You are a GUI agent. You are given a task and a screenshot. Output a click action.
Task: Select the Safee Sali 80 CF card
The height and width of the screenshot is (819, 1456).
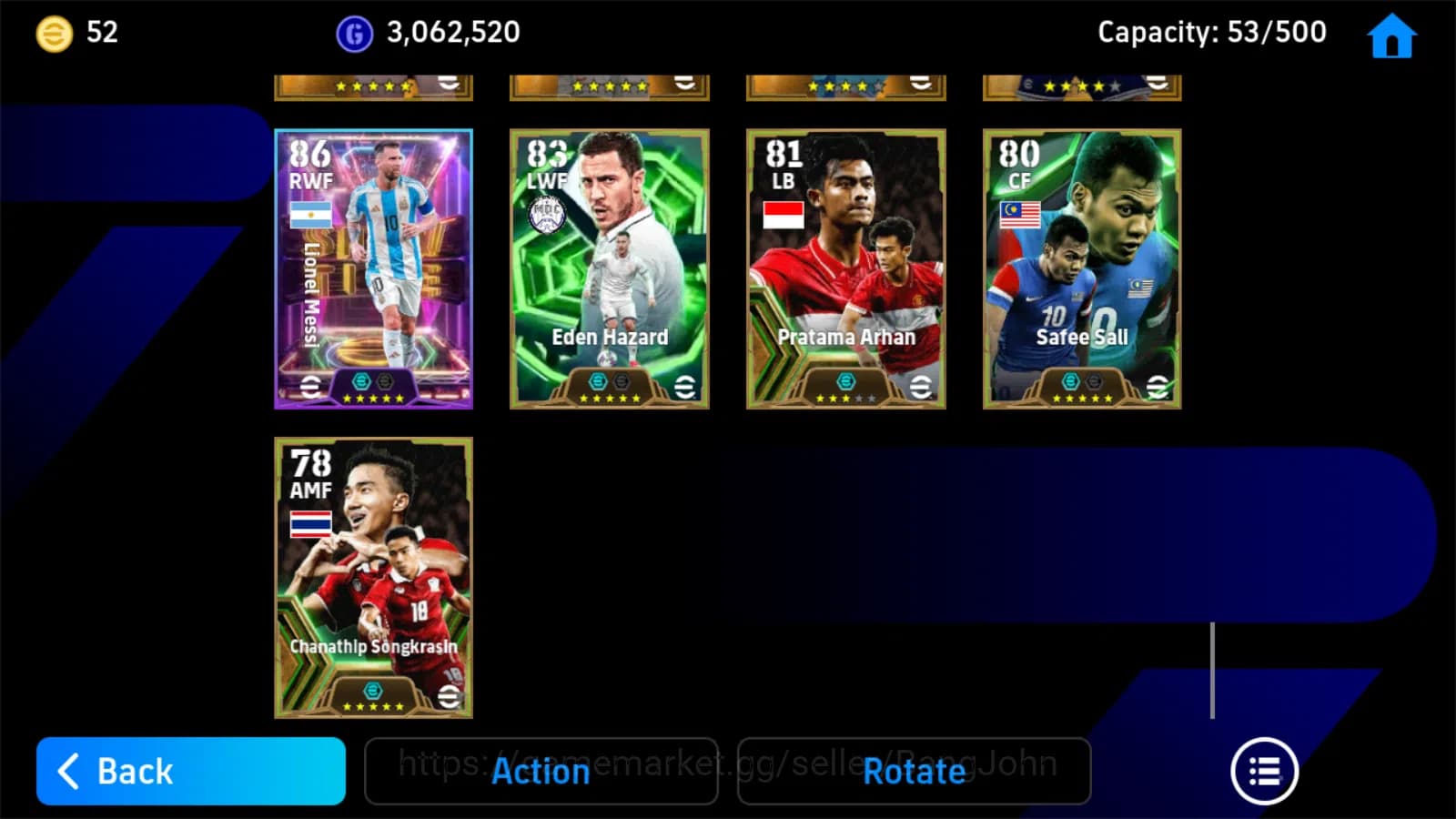click(x=1082, y=268)
